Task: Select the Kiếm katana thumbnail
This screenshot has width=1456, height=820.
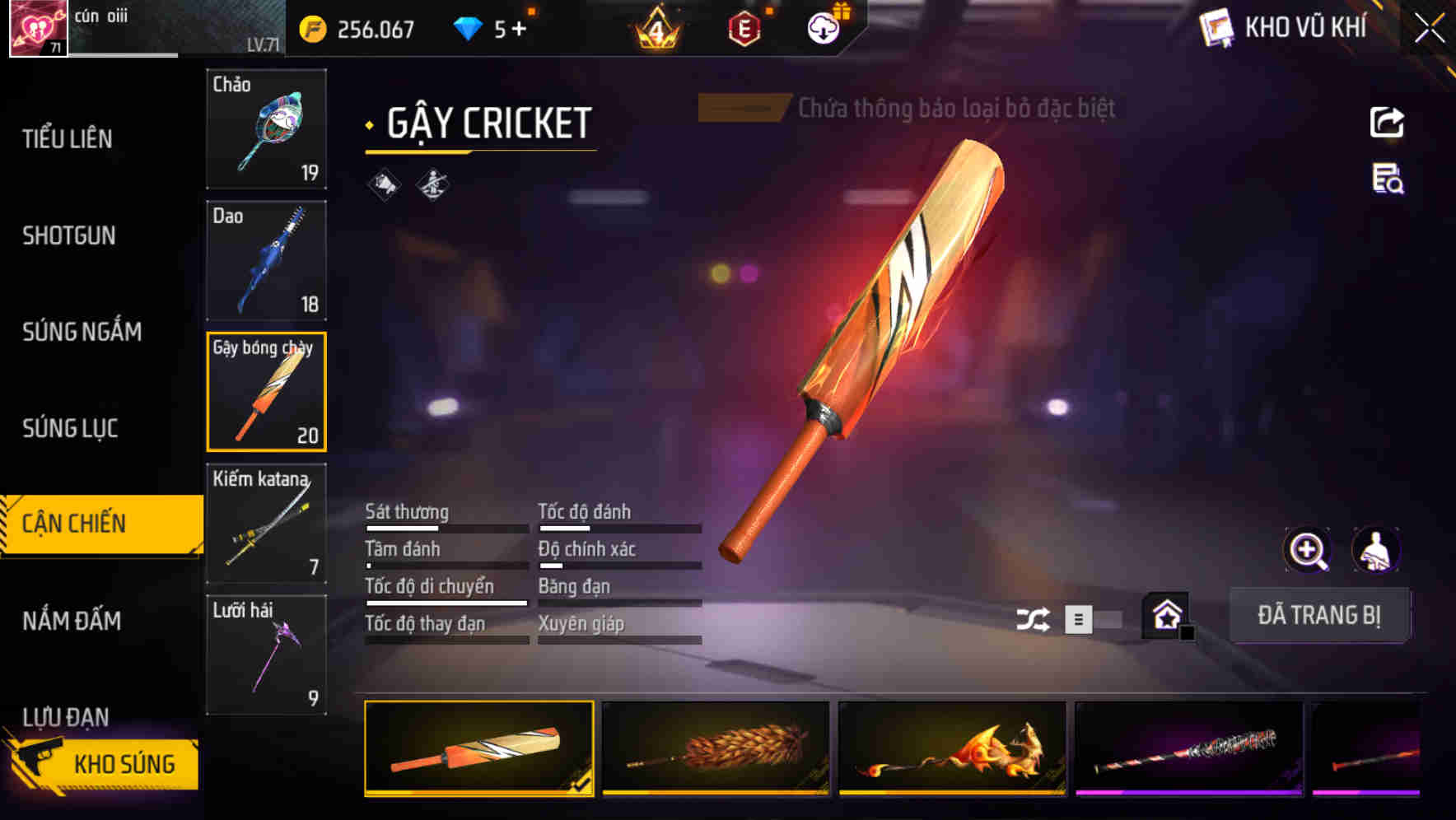Action: (265, 523)
